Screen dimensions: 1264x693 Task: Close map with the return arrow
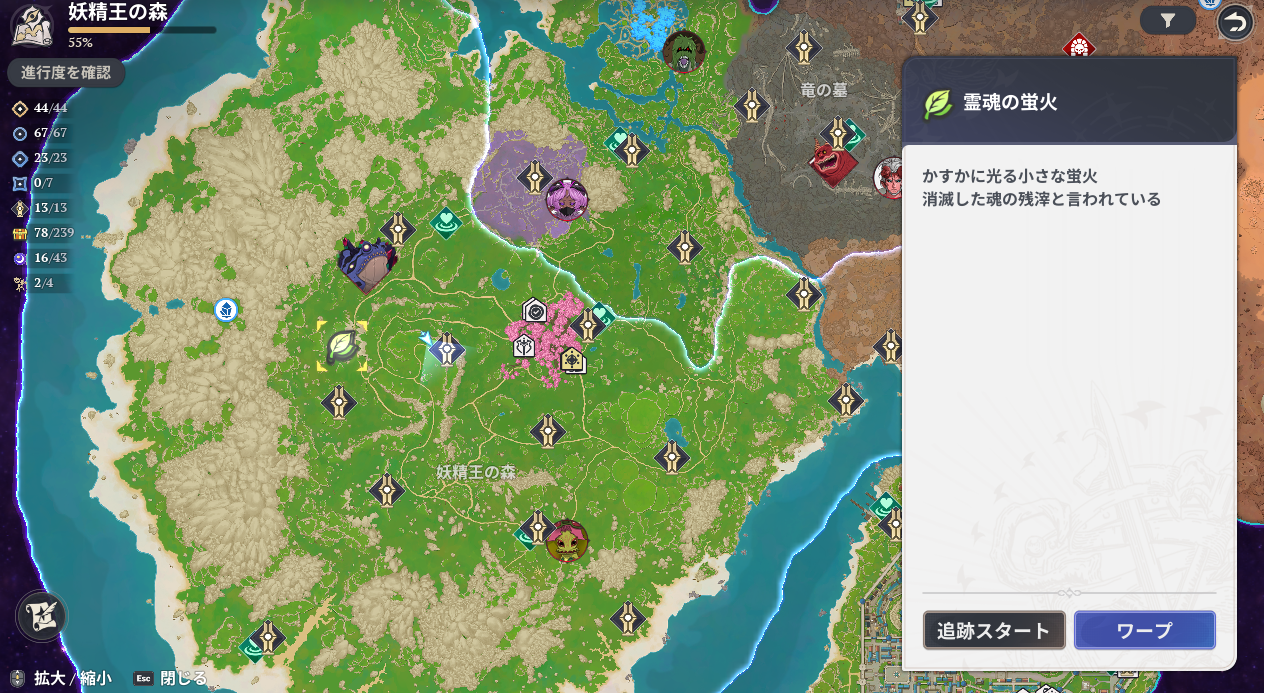click(1235, 21)
